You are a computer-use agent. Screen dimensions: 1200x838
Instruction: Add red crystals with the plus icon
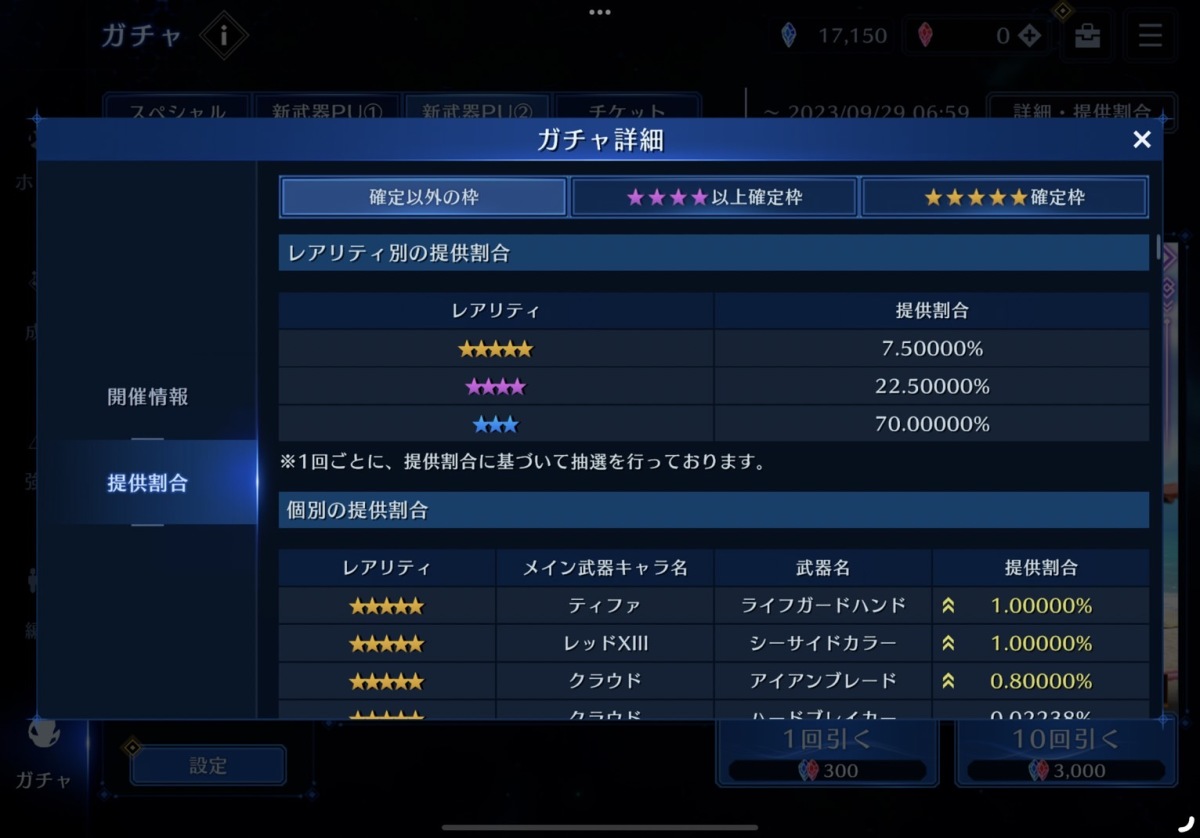[1030, 37]
